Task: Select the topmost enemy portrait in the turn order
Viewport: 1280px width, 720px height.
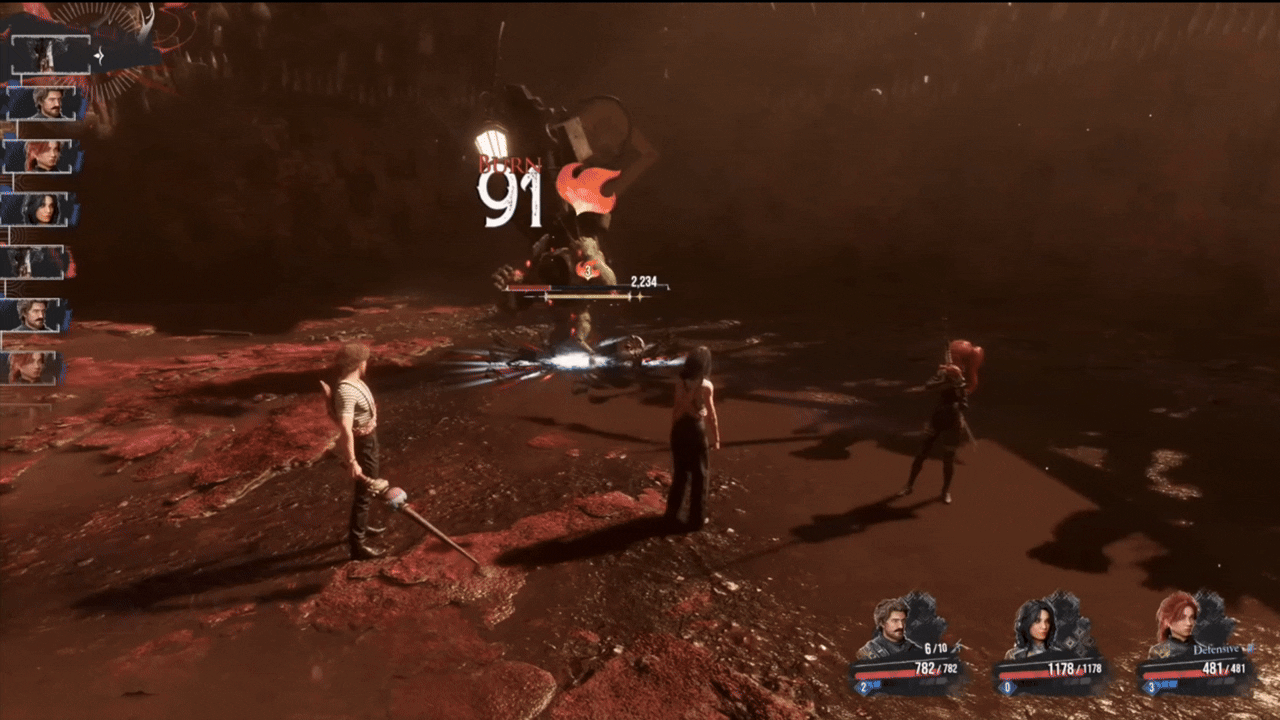Action: (42, 55)
